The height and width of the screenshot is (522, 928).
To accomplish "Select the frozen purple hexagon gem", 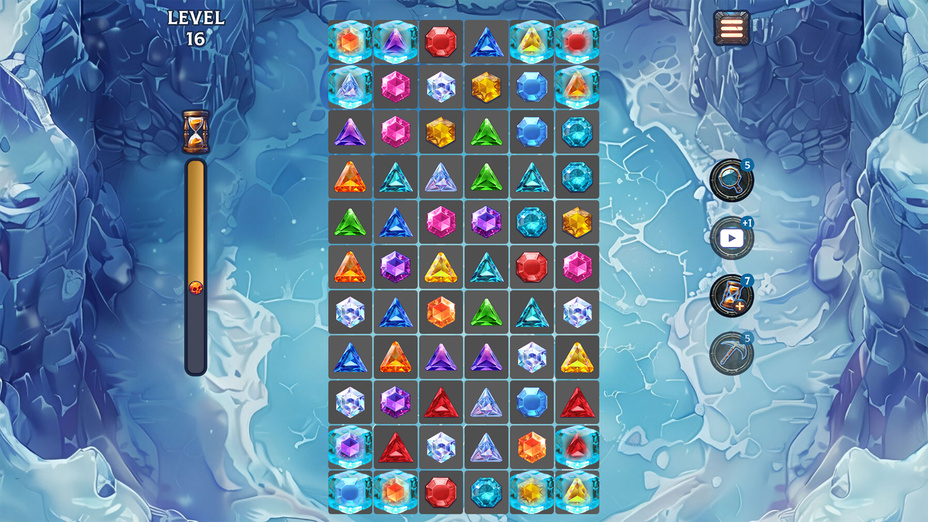I will (350, 447).
